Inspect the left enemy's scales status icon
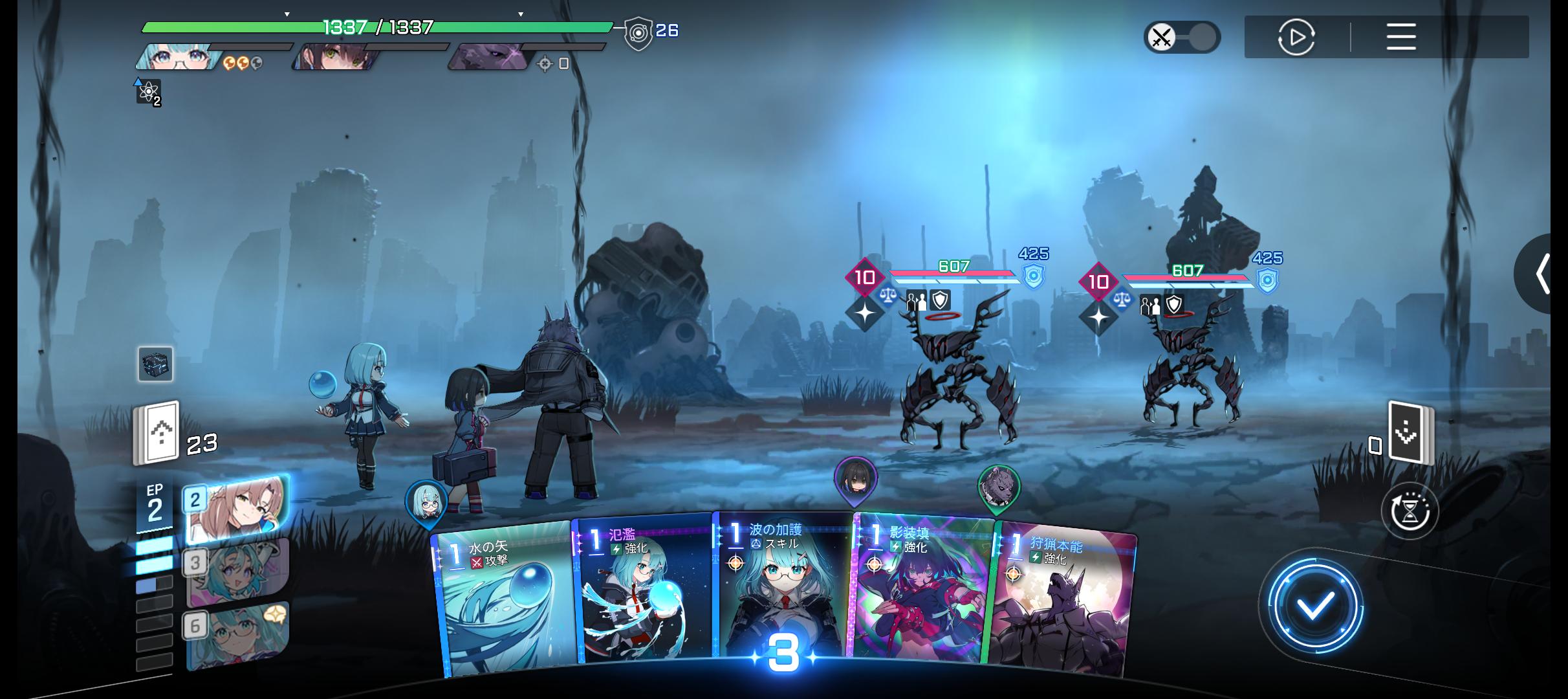 click(888, 295)
